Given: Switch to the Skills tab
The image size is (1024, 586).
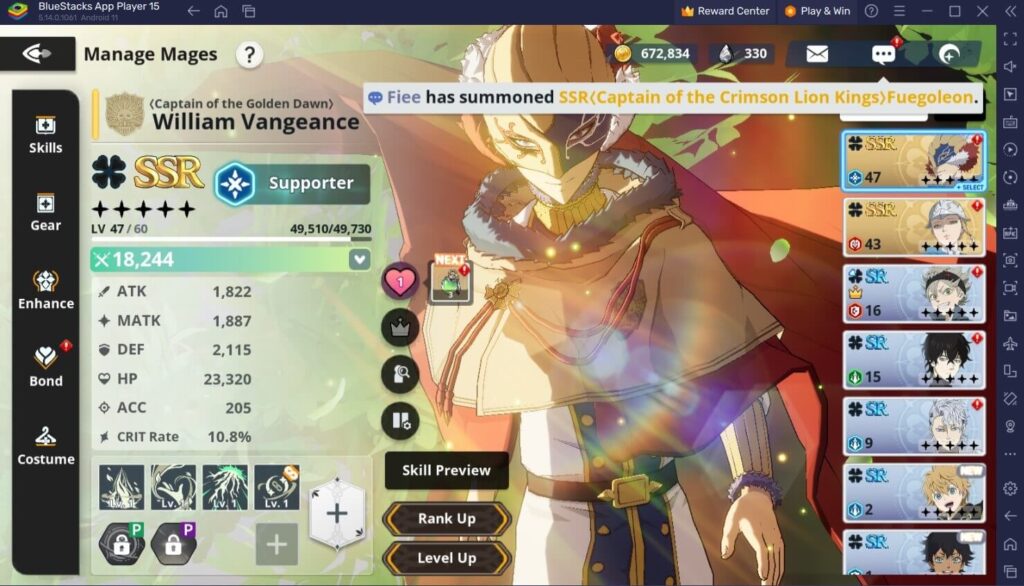Looking at the screenshot, I should coord(45,135).
